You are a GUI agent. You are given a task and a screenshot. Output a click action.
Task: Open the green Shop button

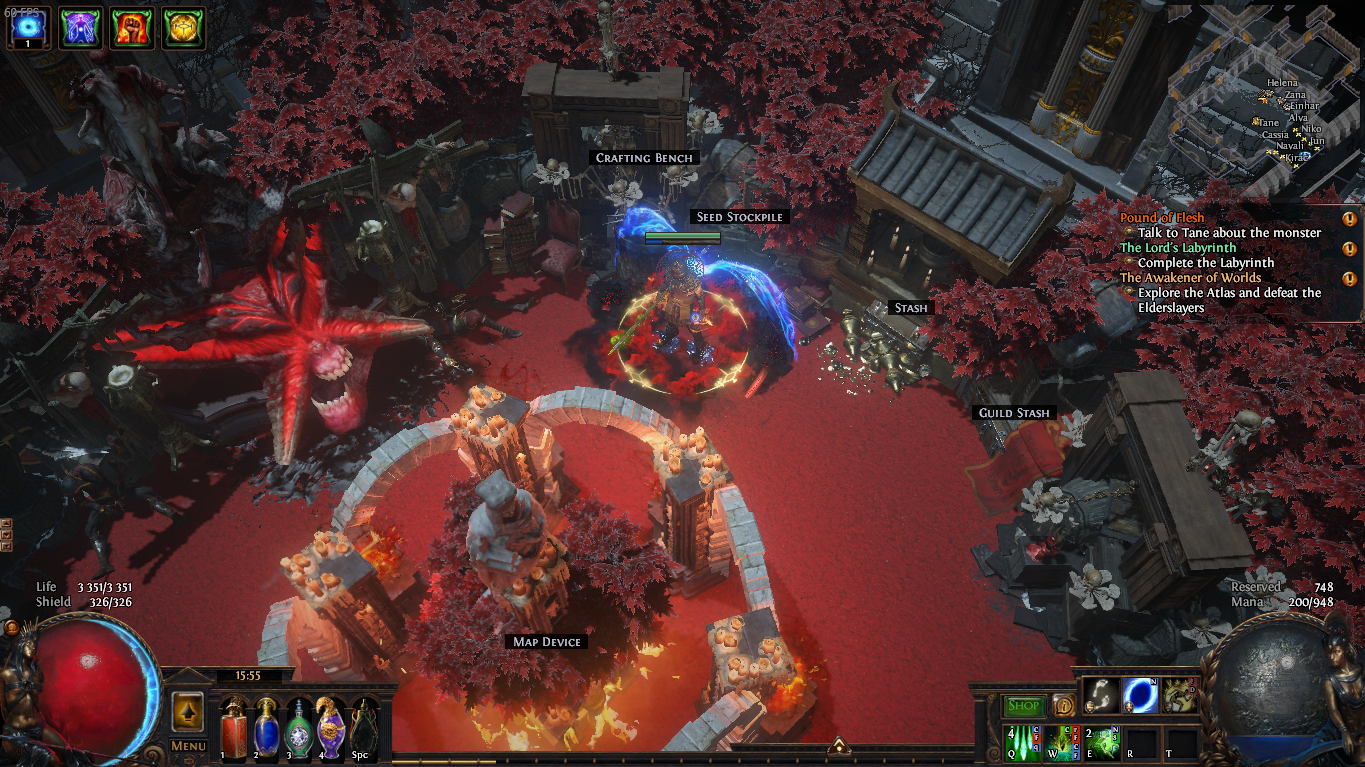pyautogui.click(x=1023, y=706)
